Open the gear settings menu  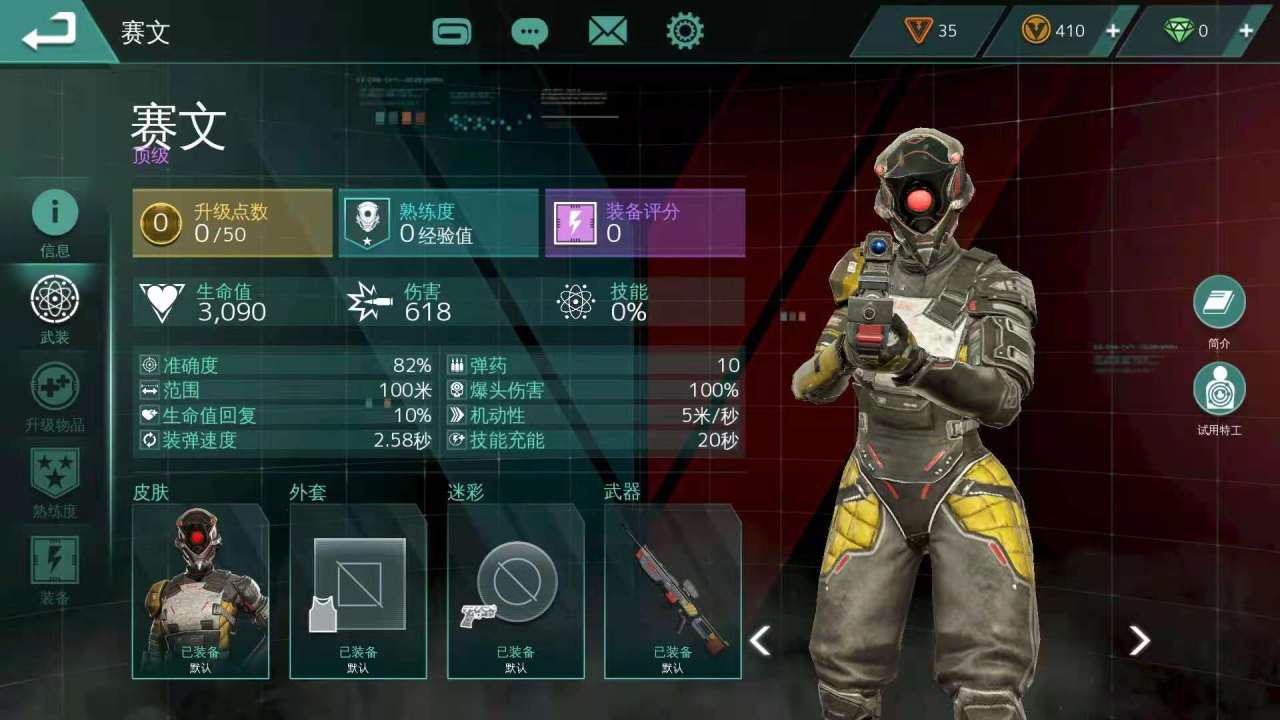685,32
